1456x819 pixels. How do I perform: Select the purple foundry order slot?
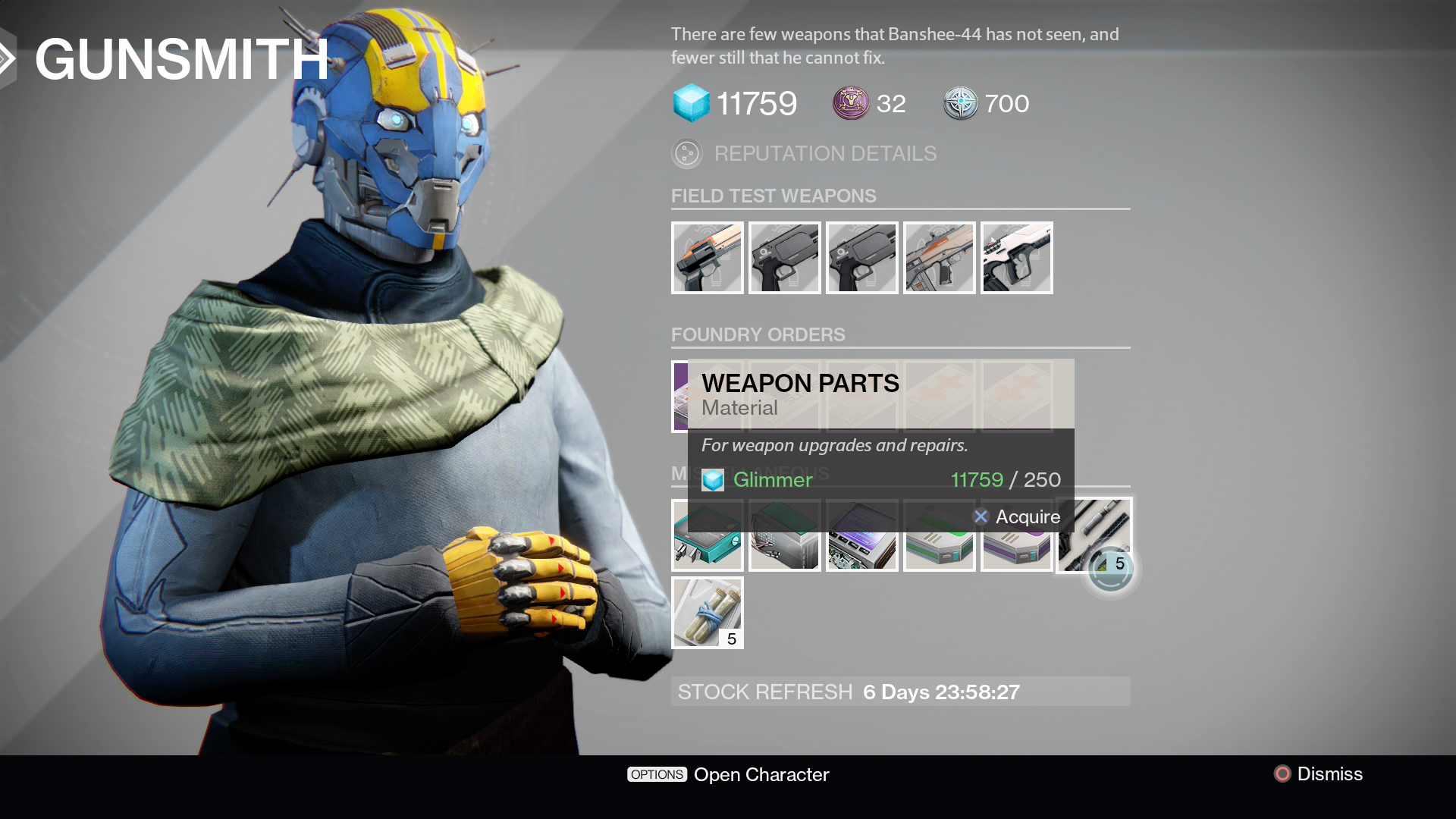pos(679,397)
